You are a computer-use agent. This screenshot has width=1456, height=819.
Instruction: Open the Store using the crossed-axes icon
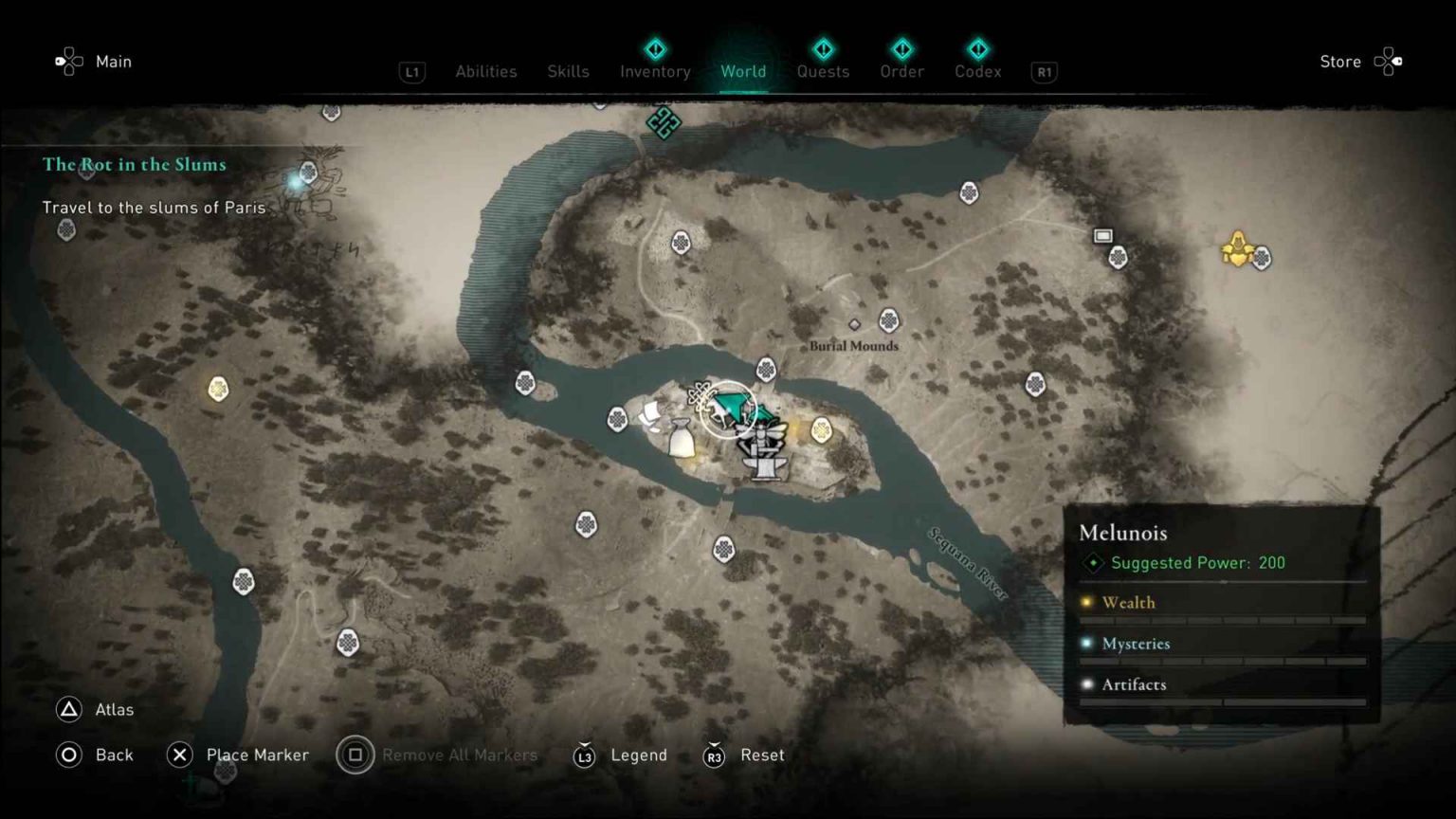tap(1389, 61)
